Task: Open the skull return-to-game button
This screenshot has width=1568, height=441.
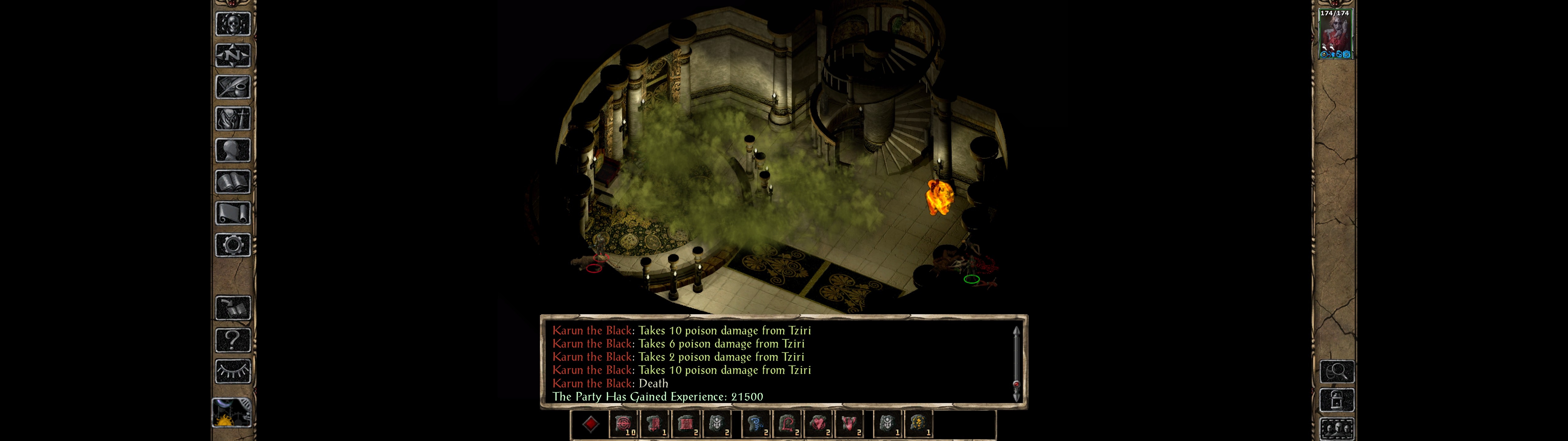Action: [233, 24]
